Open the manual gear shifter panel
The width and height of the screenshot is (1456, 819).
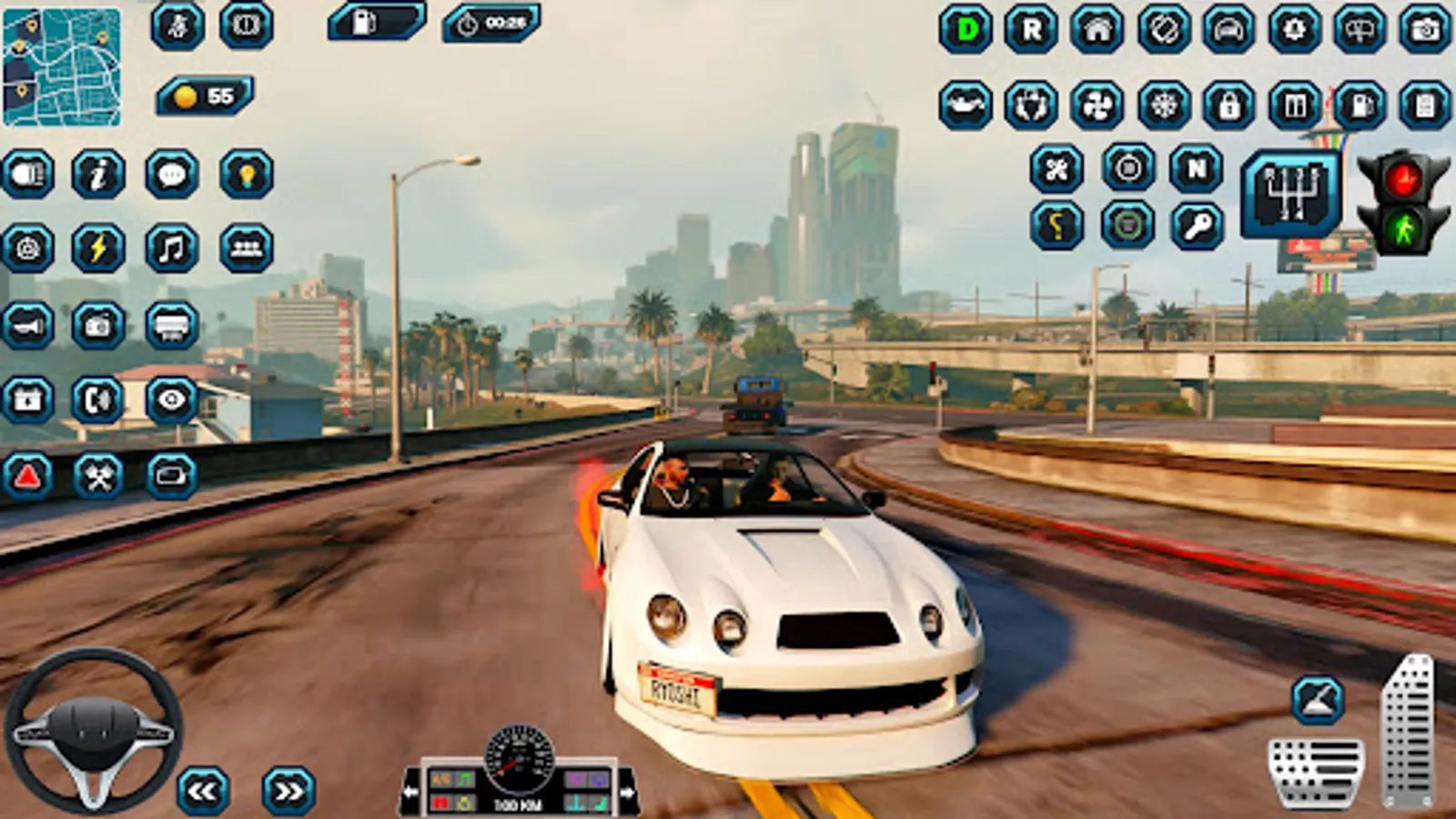tap(1291, 193)
